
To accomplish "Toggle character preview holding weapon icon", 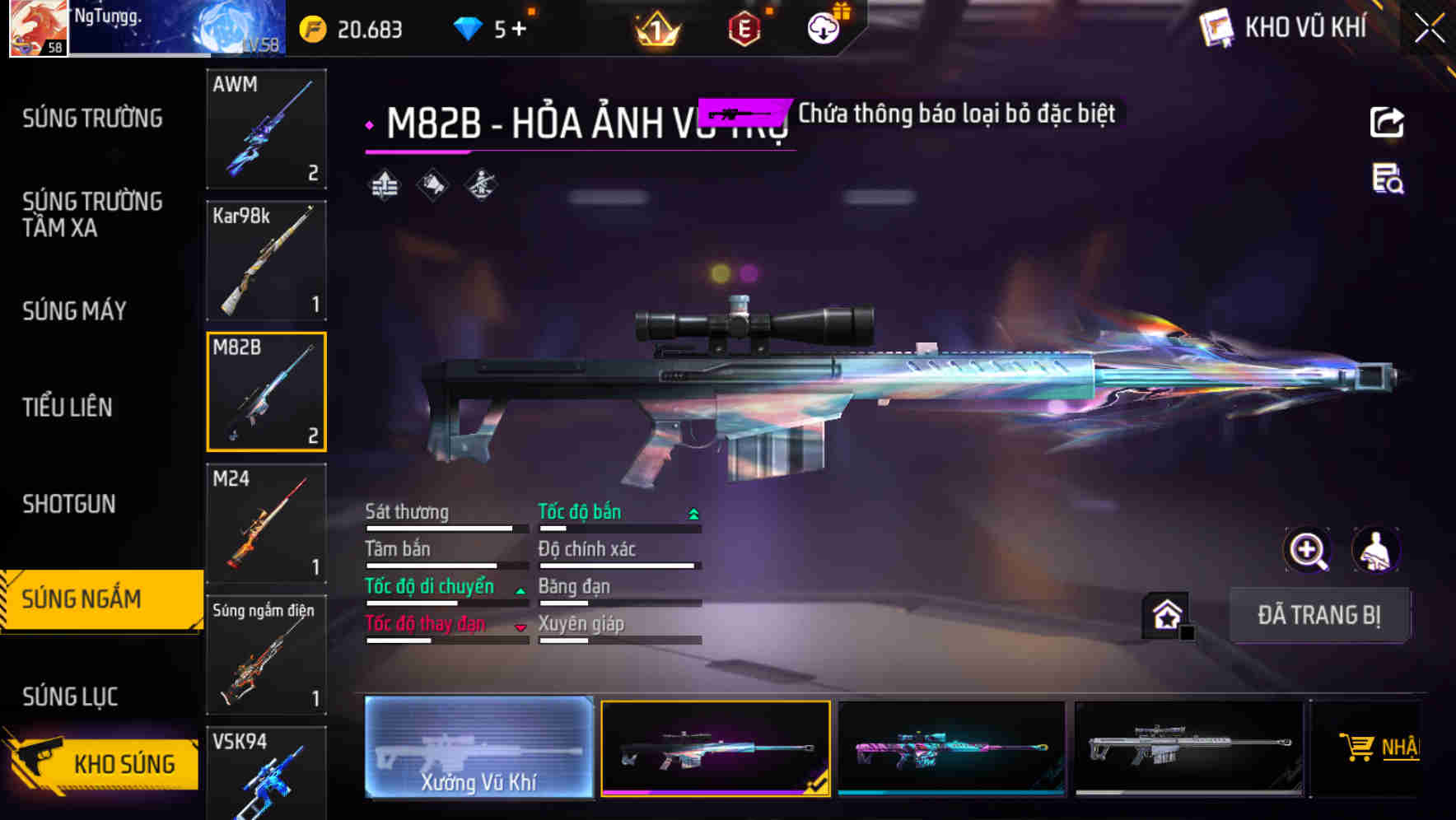I will pos(1375,550).
